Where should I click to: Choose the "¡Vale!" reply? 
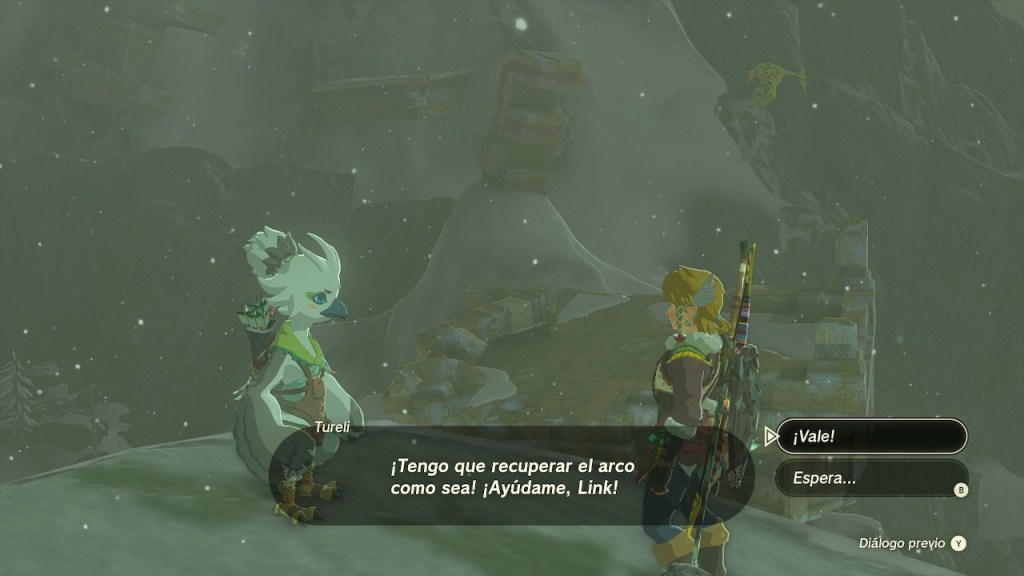(x=871, y=437)
